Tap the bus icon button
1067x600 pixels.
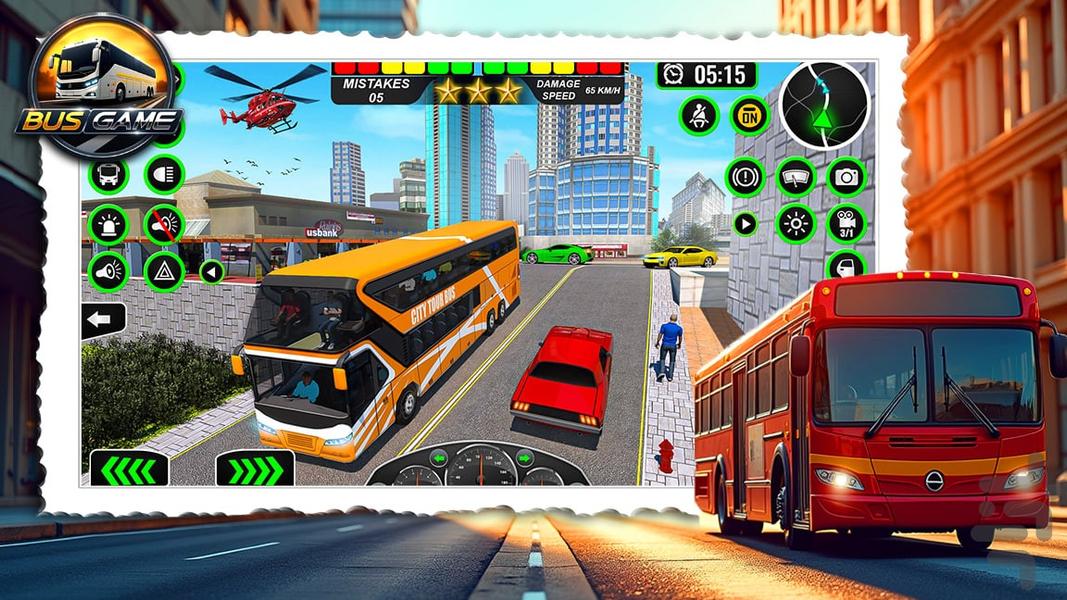tap(108, 175)
